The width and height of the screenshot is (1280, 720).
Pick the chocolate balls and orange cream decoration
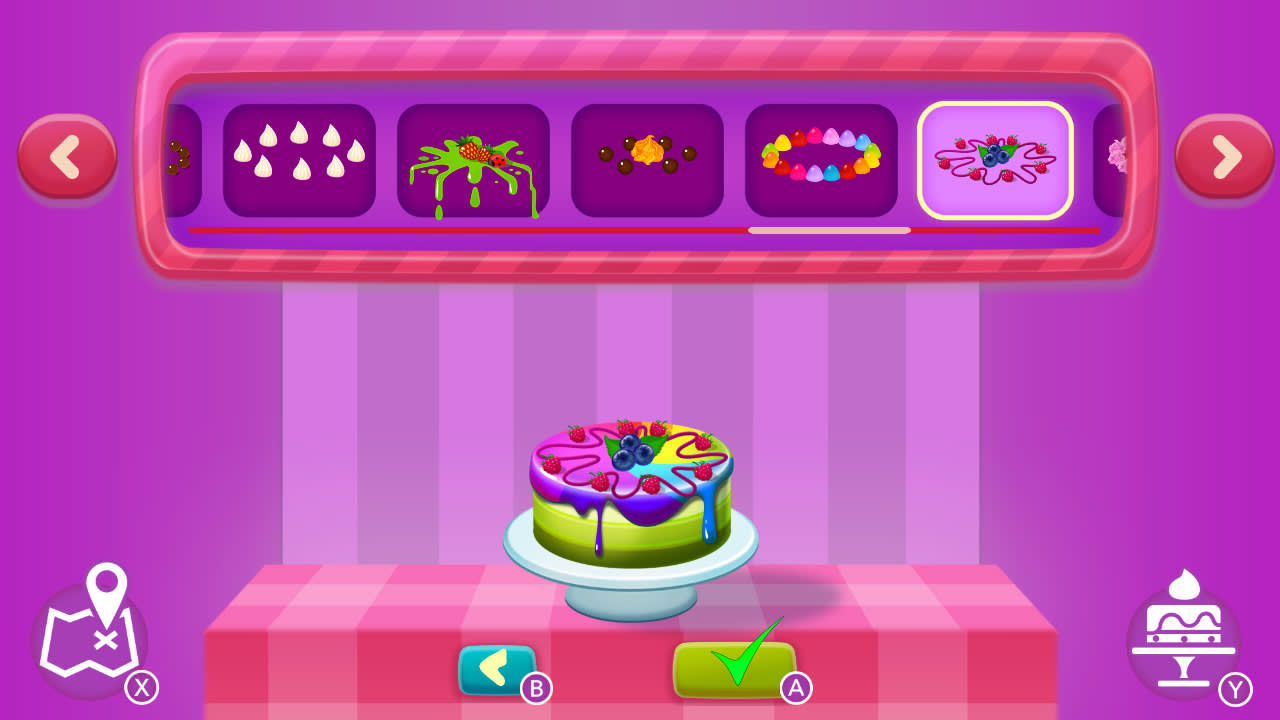click(x=647, y=158)
